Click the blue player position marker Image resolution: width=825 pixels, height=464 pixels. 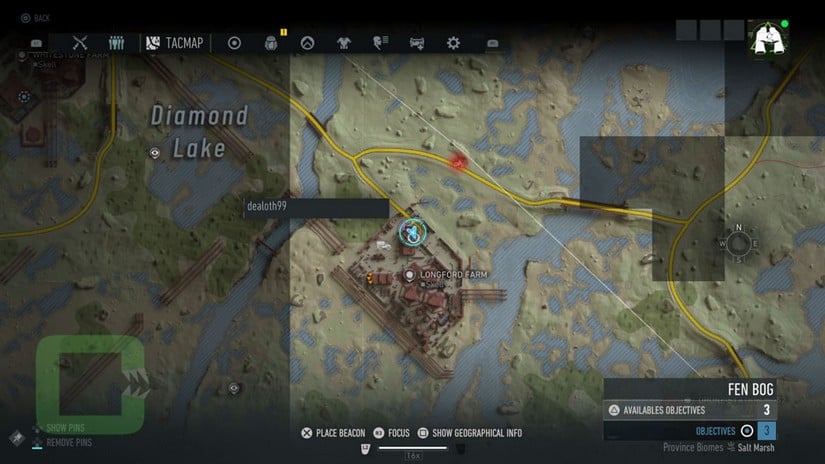[x=411, y=232]
